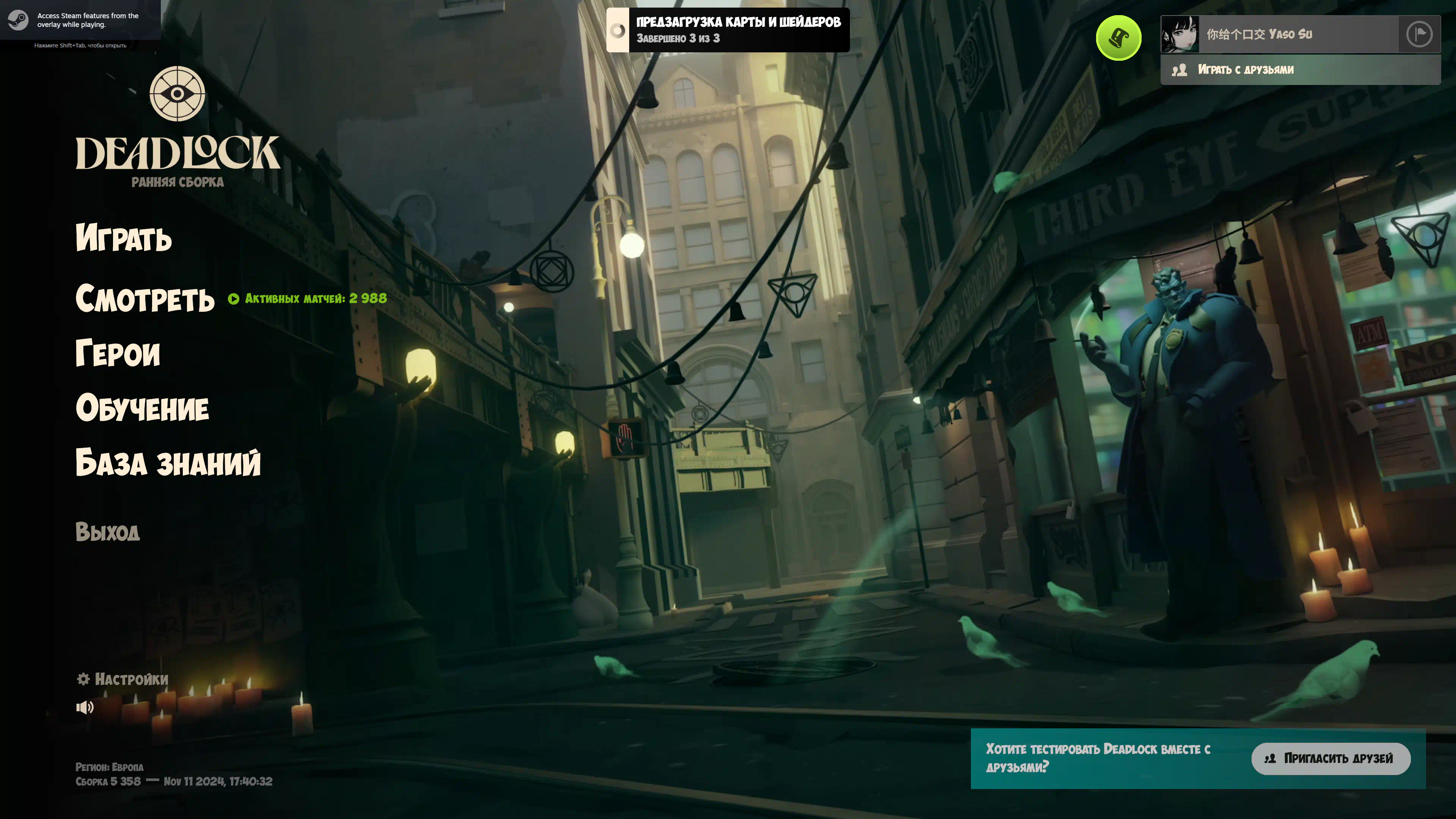The height and width of the screenshot is (819, 1456).
Task: Open the Герои menu
Action: point(118,353)
